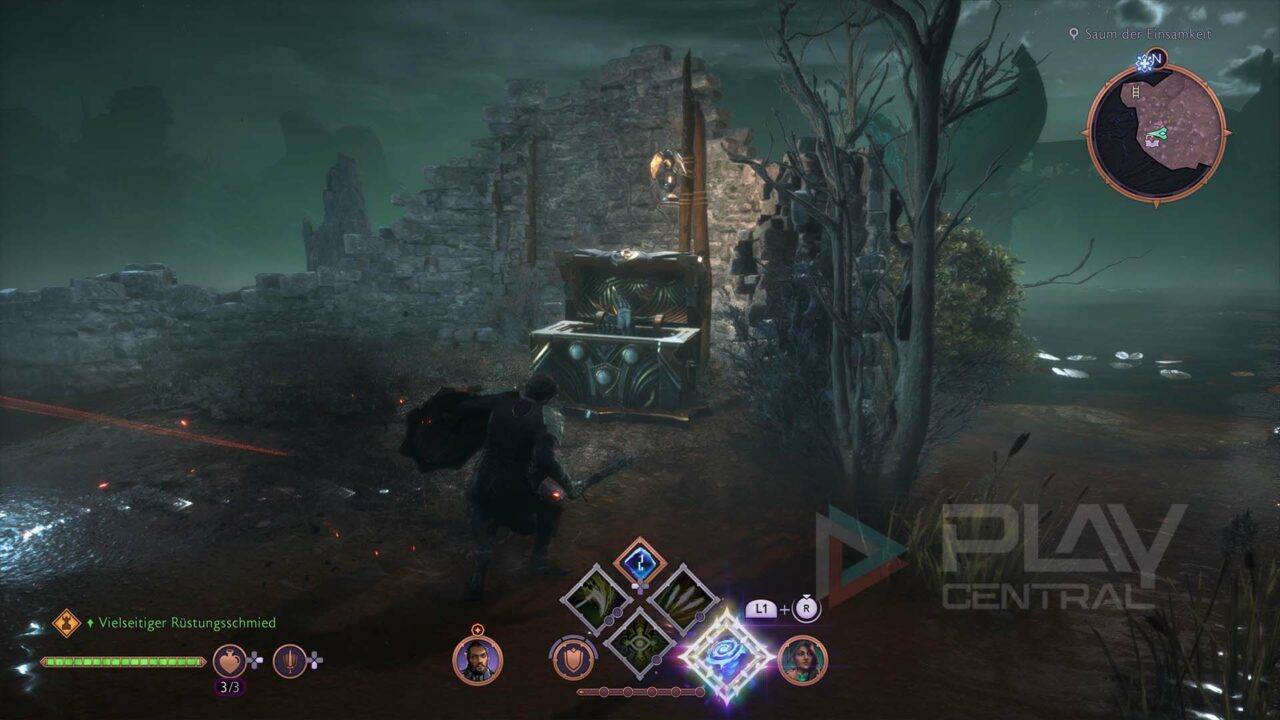Select the female companion portrait
This screenshot has width=1280, height=720.
802,660
